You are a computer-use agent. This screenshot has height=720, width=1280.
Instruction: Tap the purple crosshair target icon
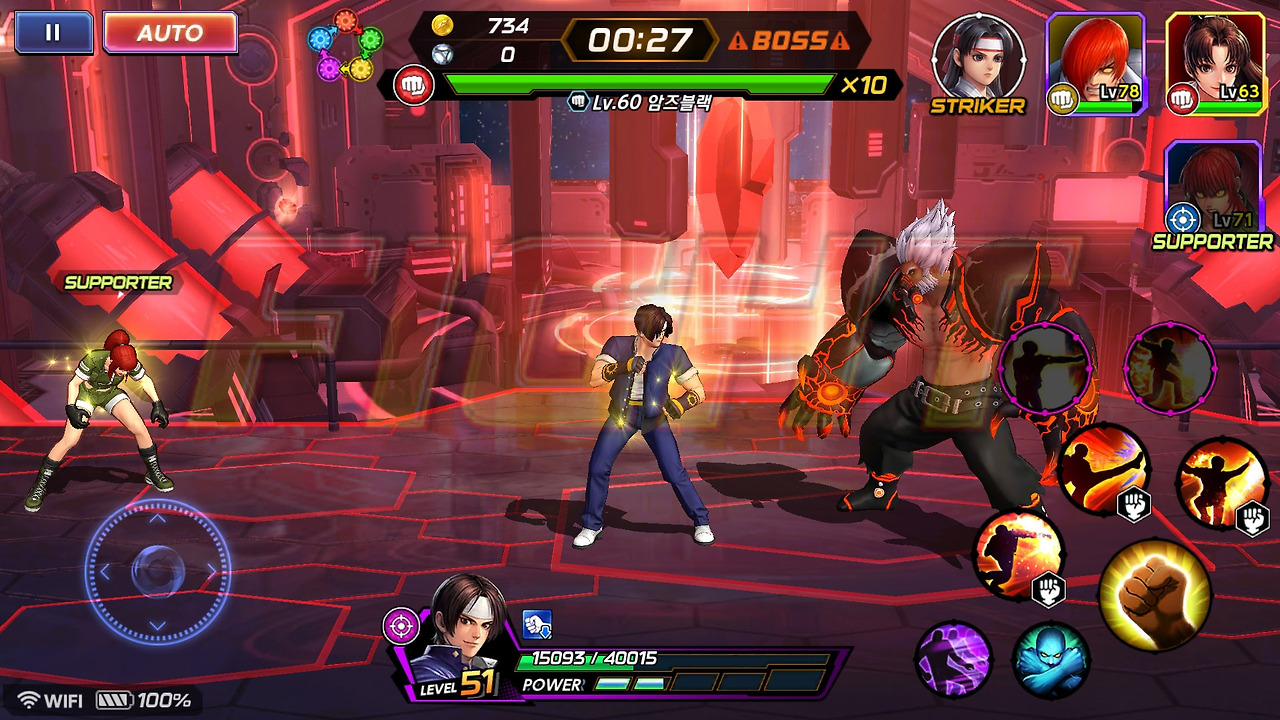click(x=401, y=626)
